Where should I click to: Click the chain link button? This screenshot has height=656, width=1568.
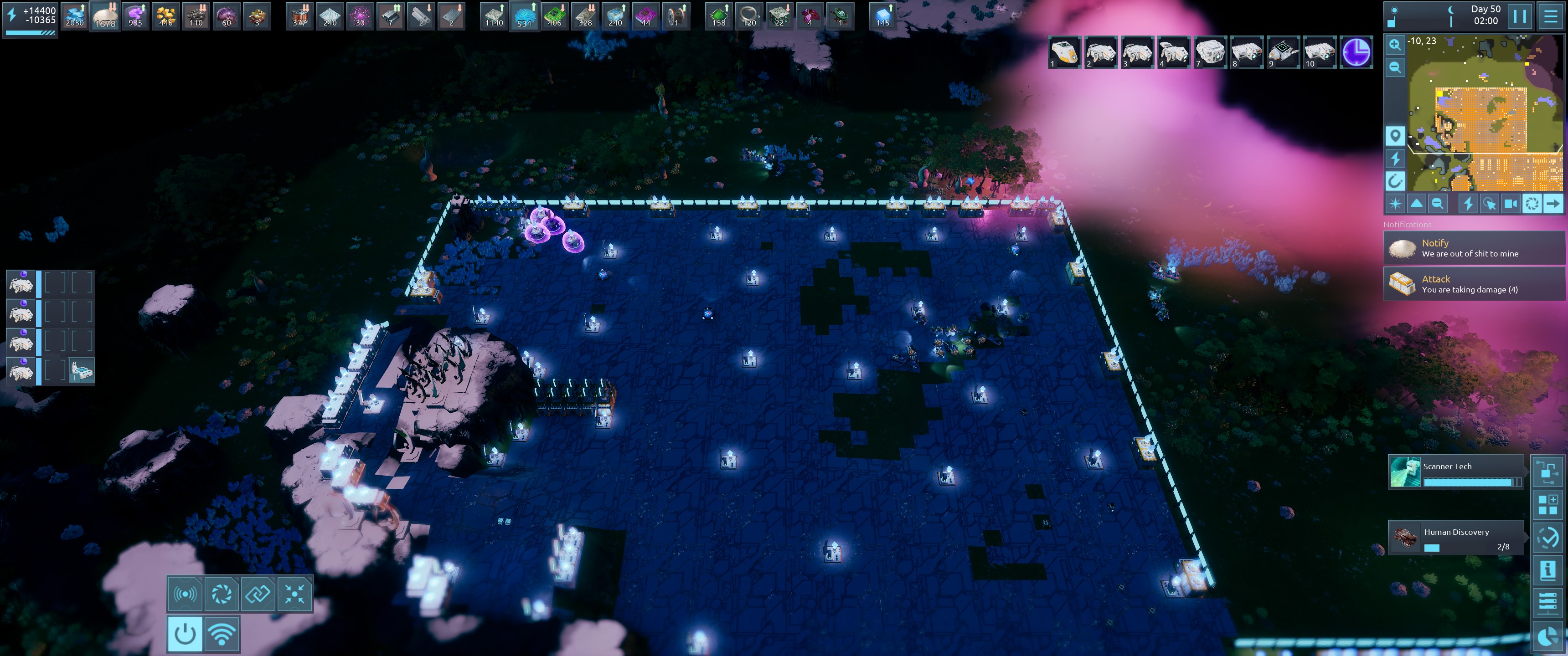(258, 594)
